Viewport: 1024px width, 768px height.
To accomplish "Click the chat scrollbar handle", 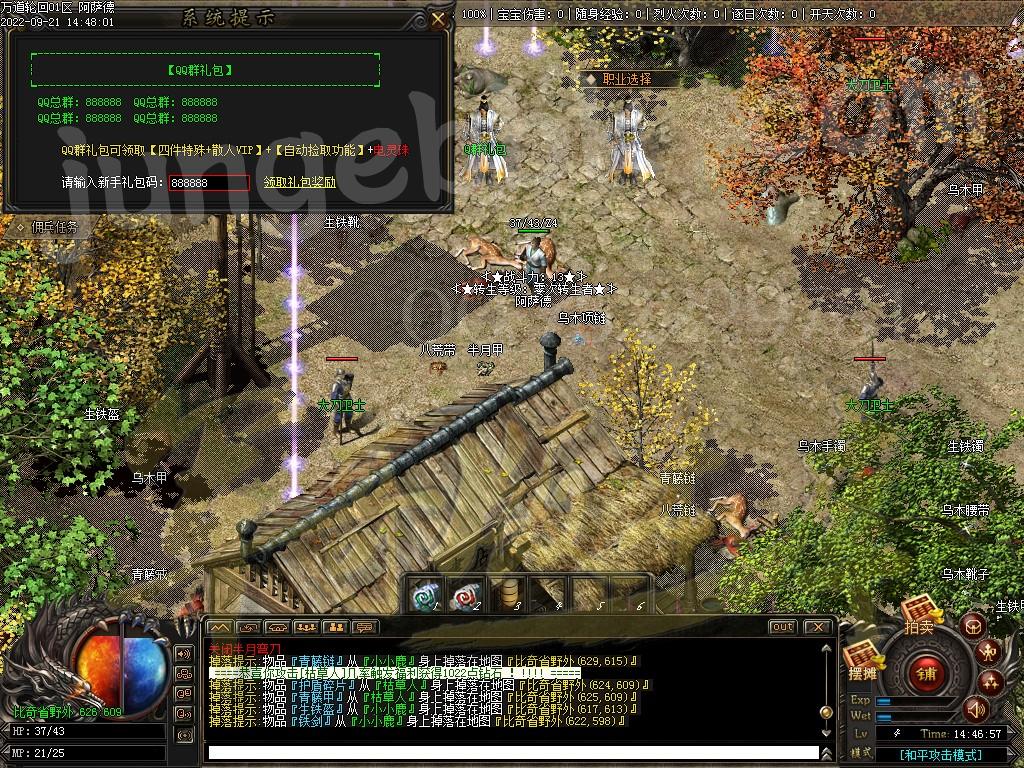I will (x=826, y=713).
